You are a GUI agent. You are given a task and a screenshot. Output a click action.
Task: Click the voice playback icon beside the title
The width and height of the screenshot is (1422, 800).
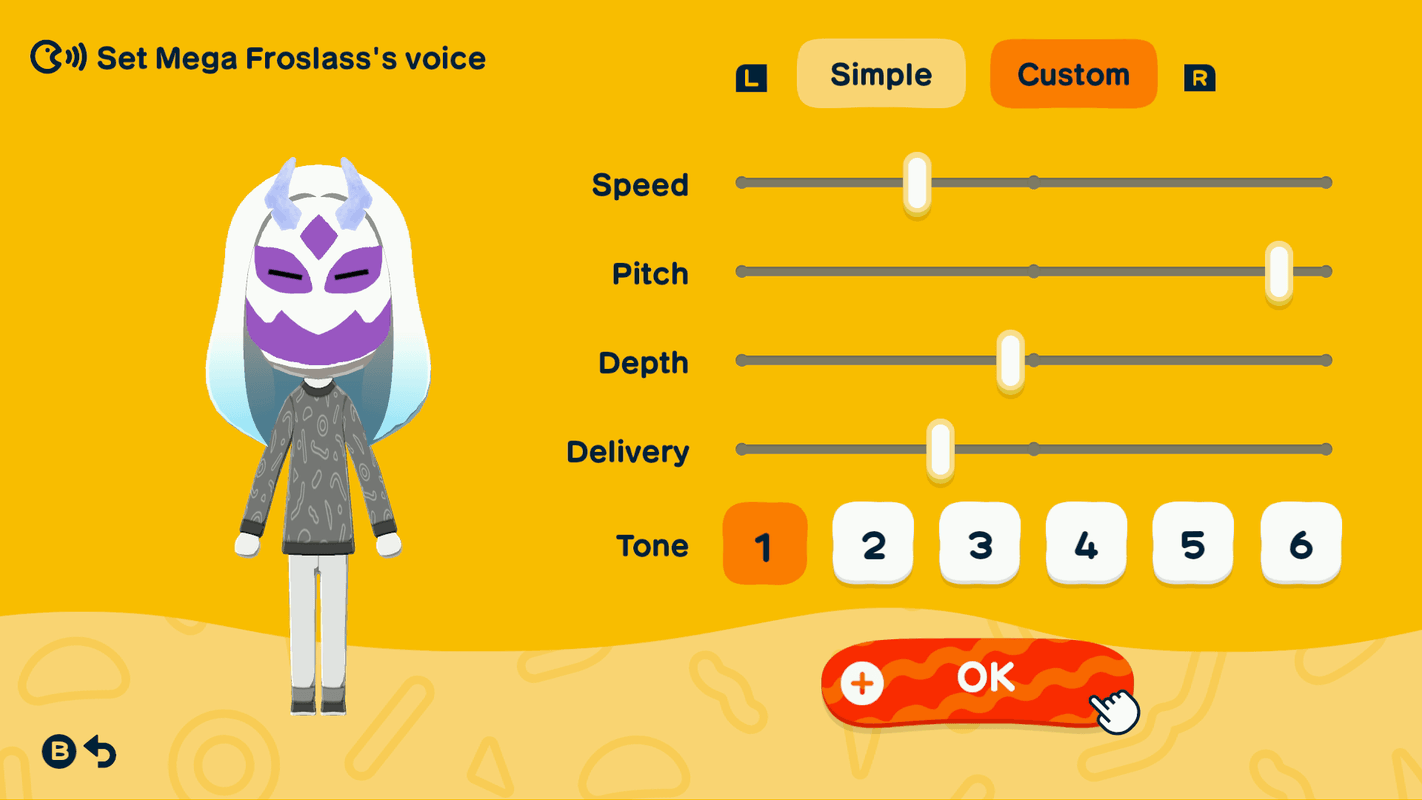[55, 58]
